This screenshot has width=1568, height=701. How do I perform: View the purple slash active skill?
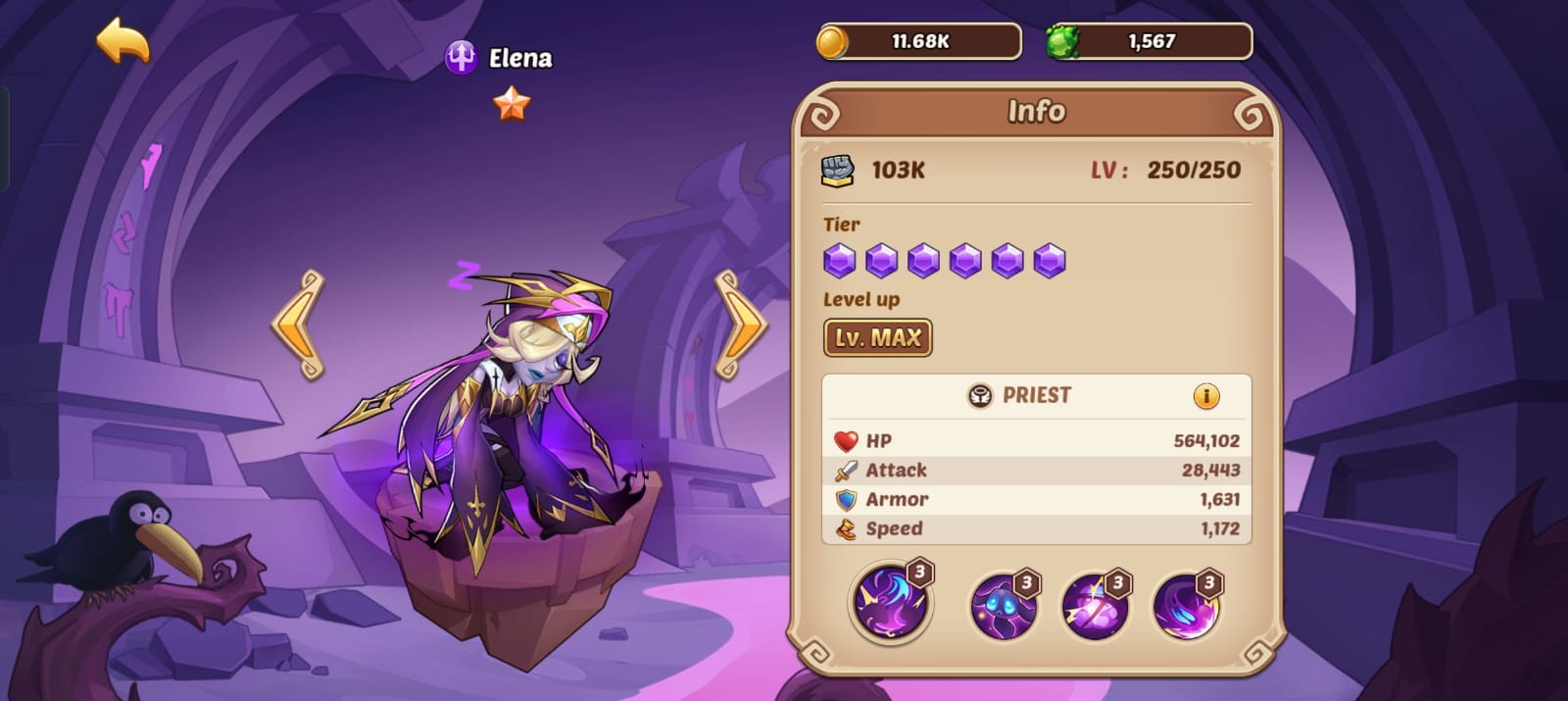890,601
